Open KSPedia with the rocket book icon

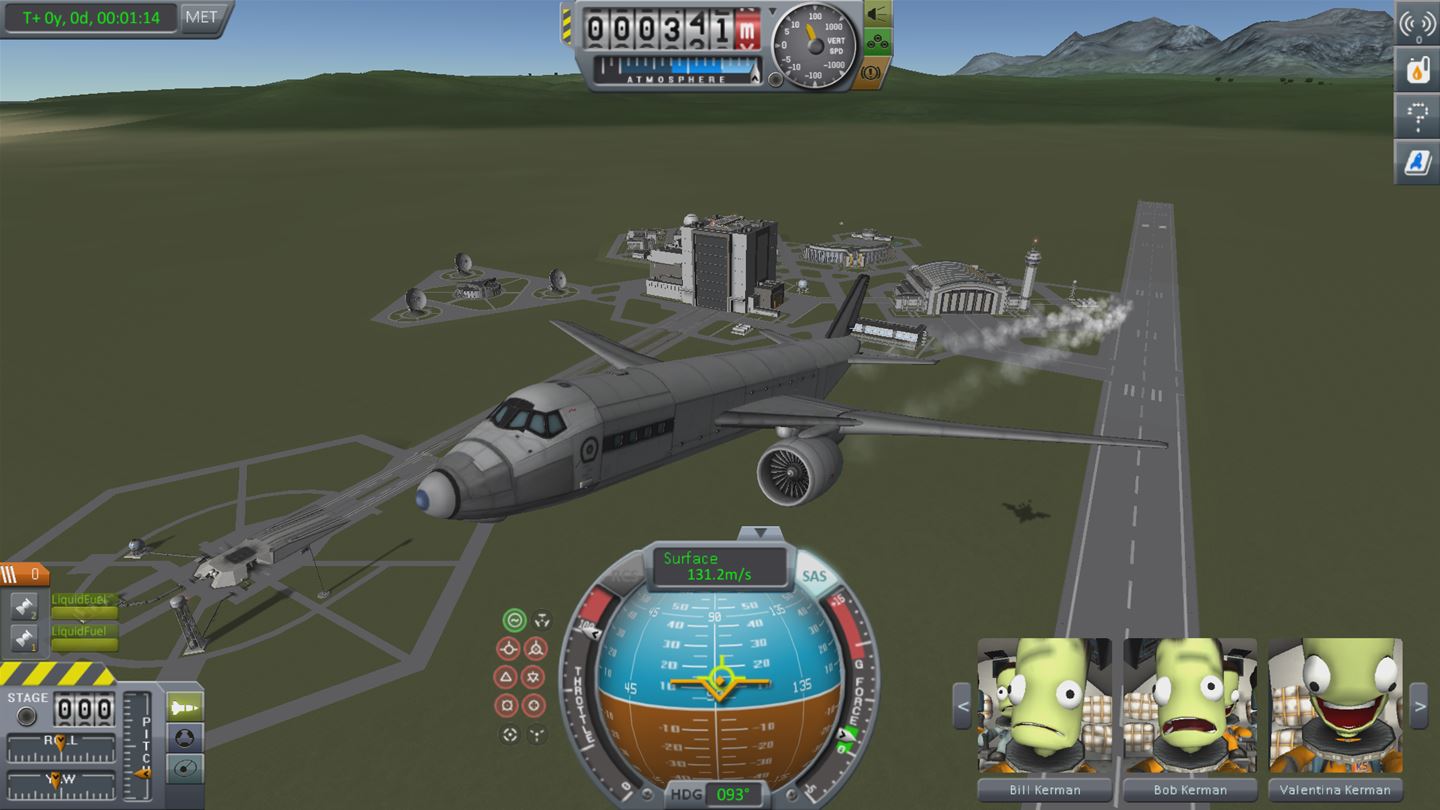pyautogui.click(x=1417, y=162)
